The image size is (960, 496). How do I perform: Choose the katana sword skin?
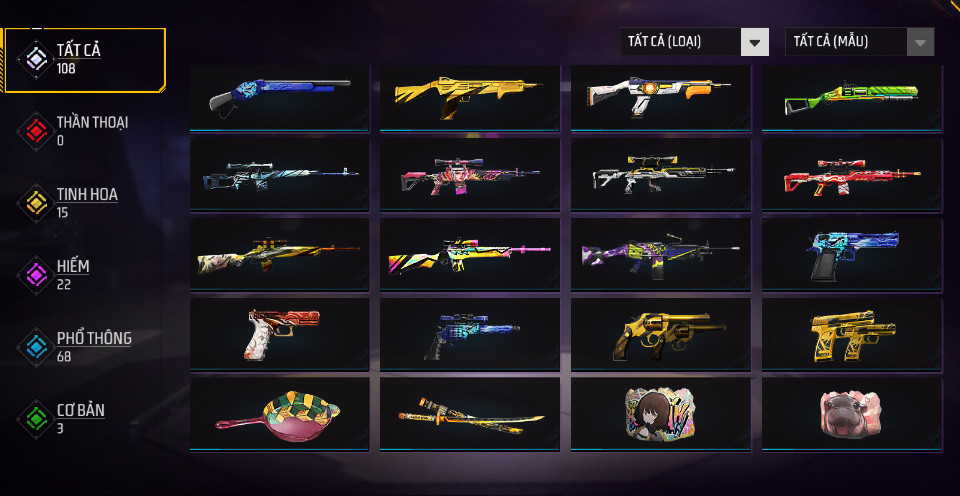[470, 412]
